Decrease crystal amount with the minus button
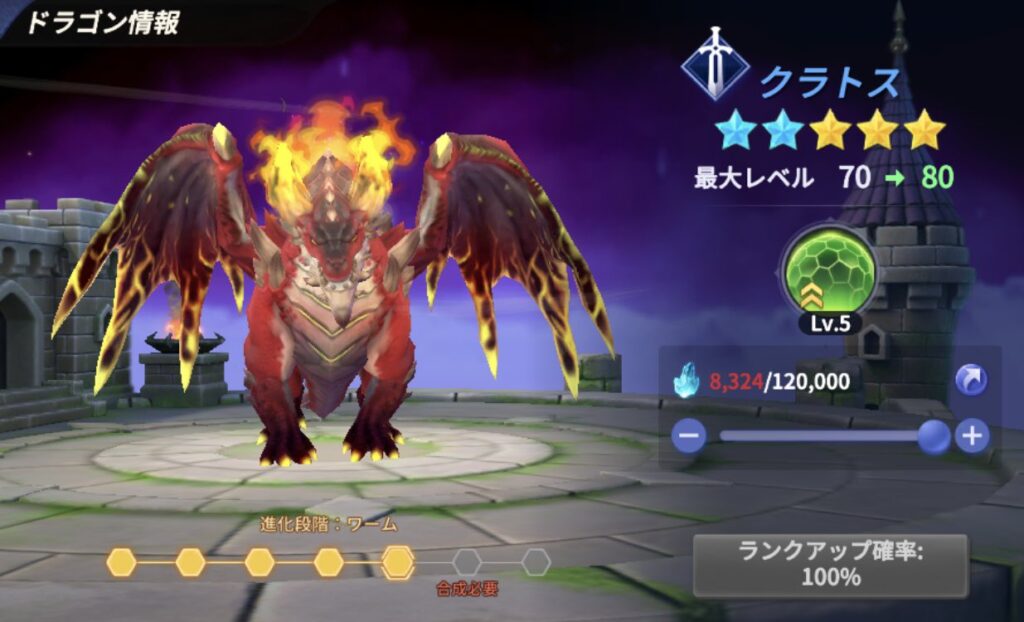The image size is (1024, 622). (689, 436)
